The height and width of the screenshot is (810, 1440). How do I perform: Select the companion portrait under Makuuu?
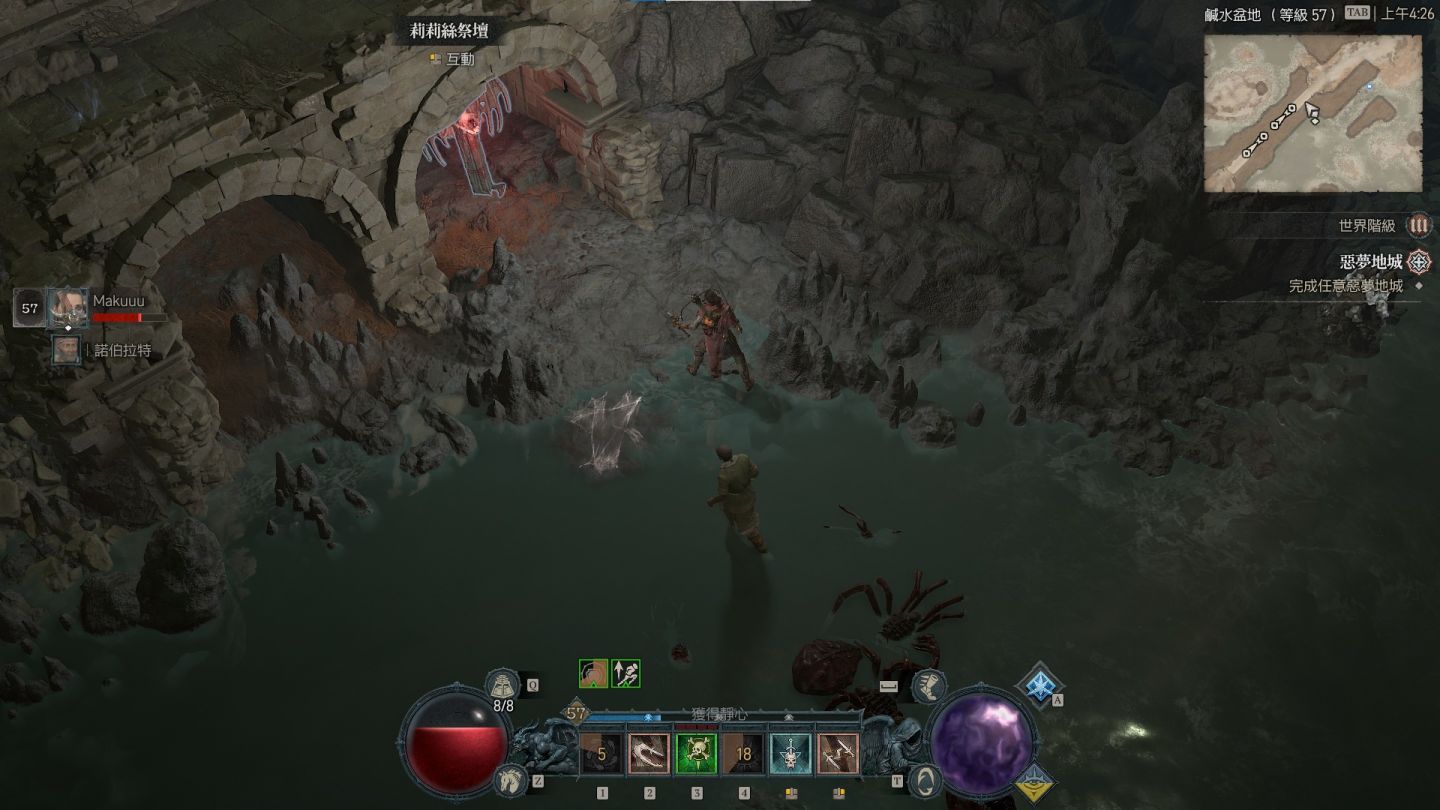(x=67, y=350)
